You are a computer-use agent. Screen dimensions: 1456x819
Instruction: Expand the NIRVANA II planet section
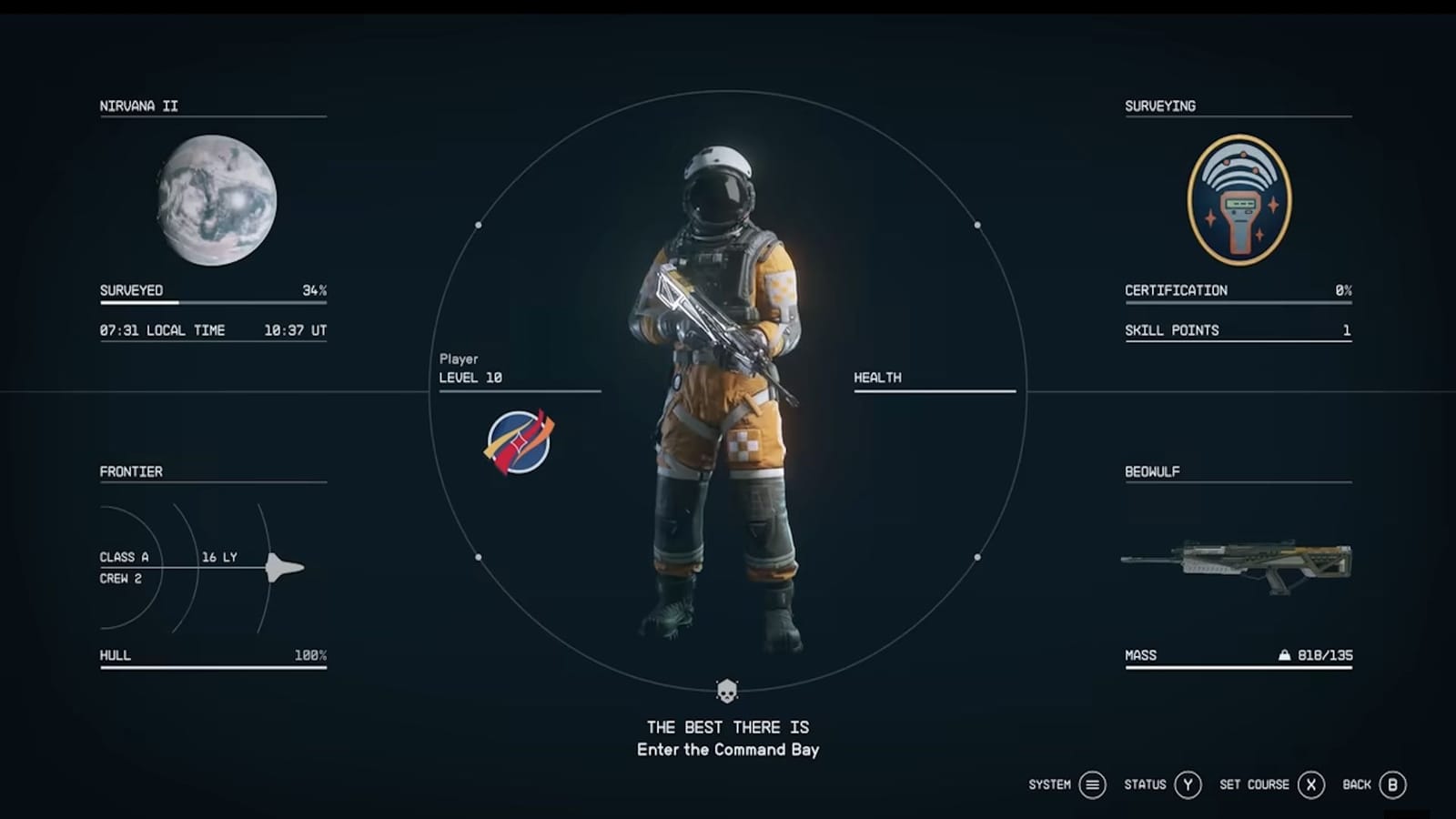[x=139, y=105]
